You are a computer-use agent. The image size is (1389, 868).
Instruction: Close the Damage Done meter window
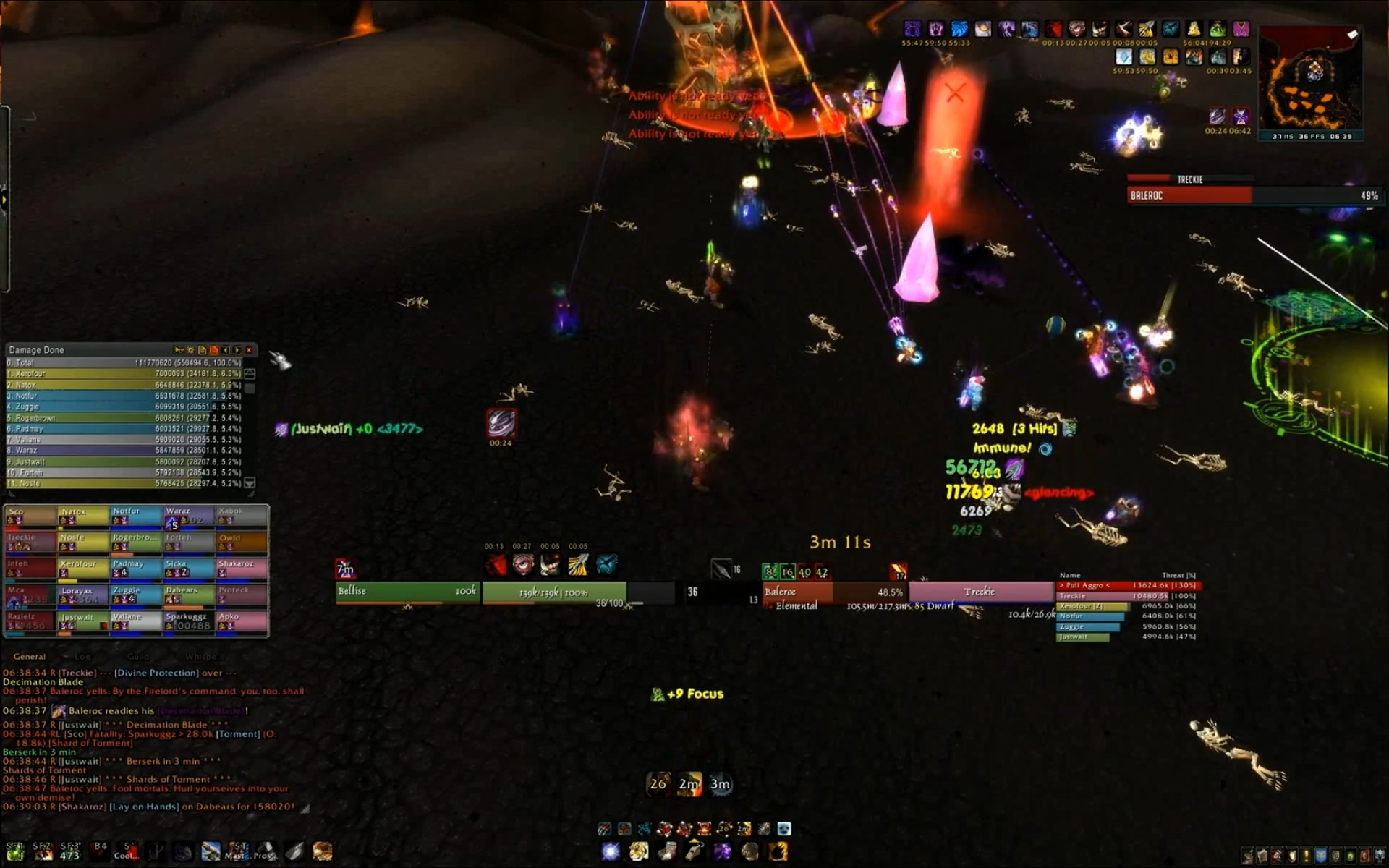tap(249, 350)
